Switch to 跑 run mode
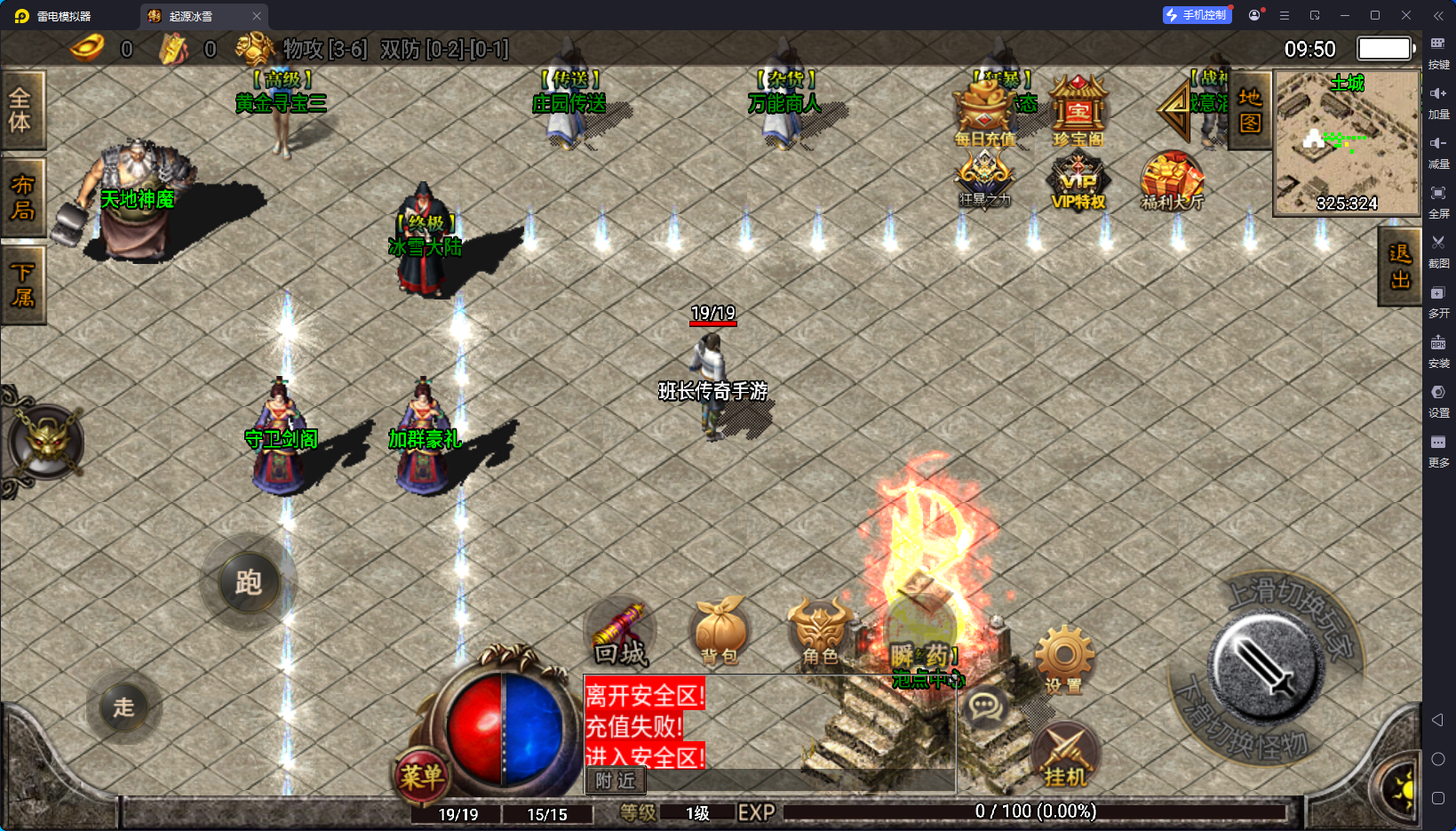 tap(248, 583)
